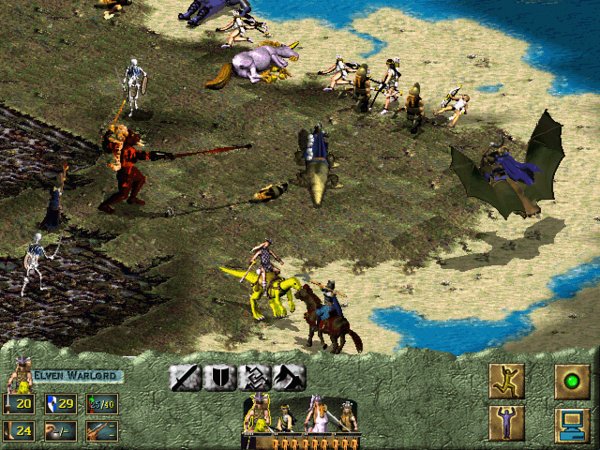Screen dimensions: 600x450
Task: Activate the interlocking arrows command icon
Action: coord(254,377)
